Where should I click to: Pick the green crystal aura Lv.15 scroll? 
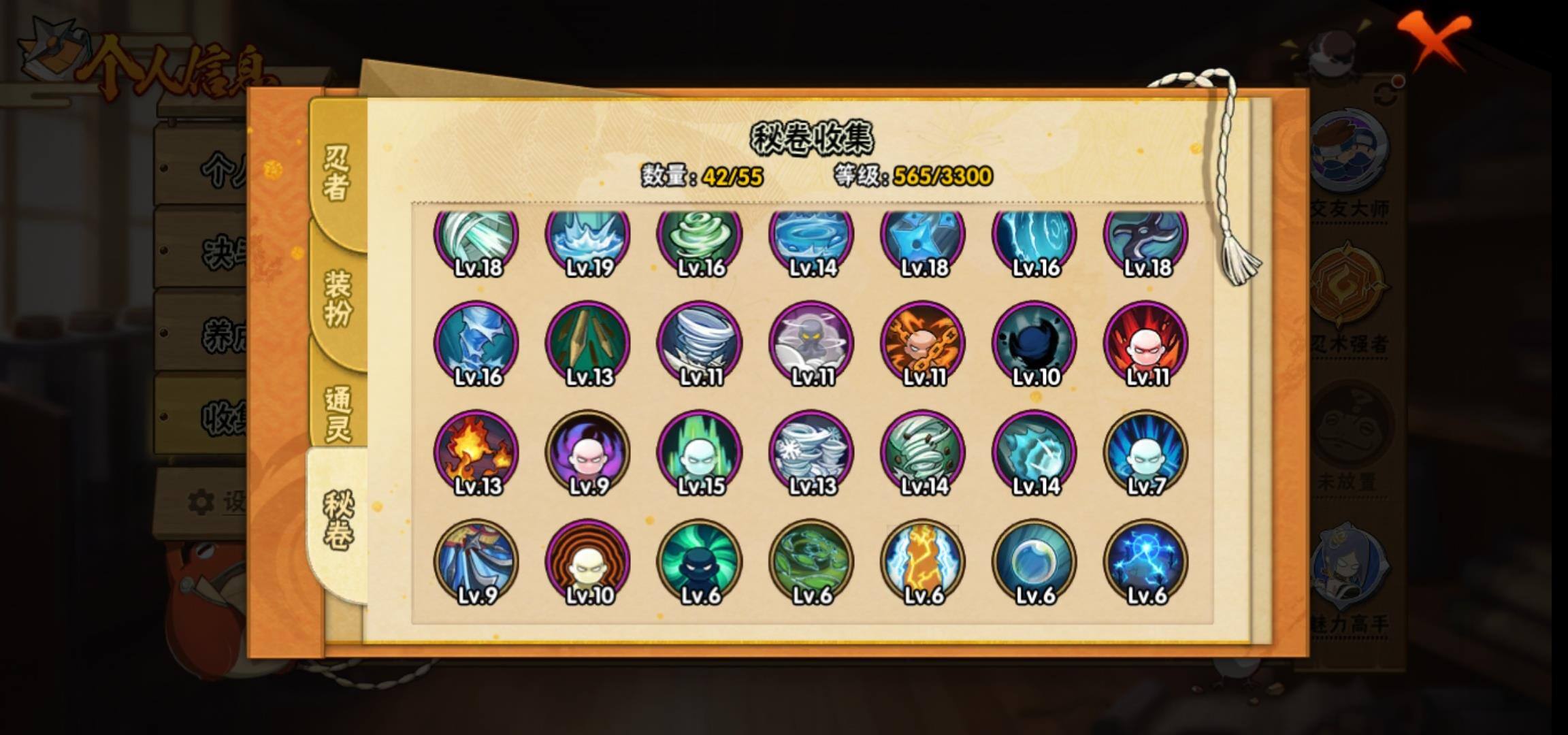pyautogui.click(x=700, y=453)
